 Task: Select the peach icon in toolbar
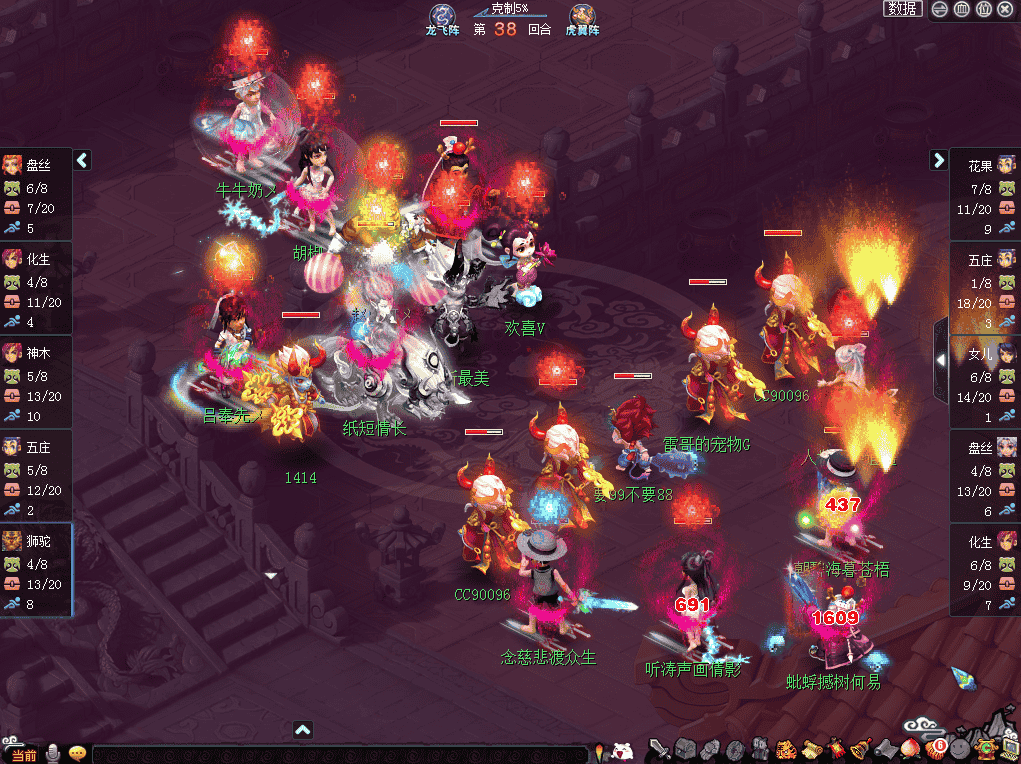910,748
